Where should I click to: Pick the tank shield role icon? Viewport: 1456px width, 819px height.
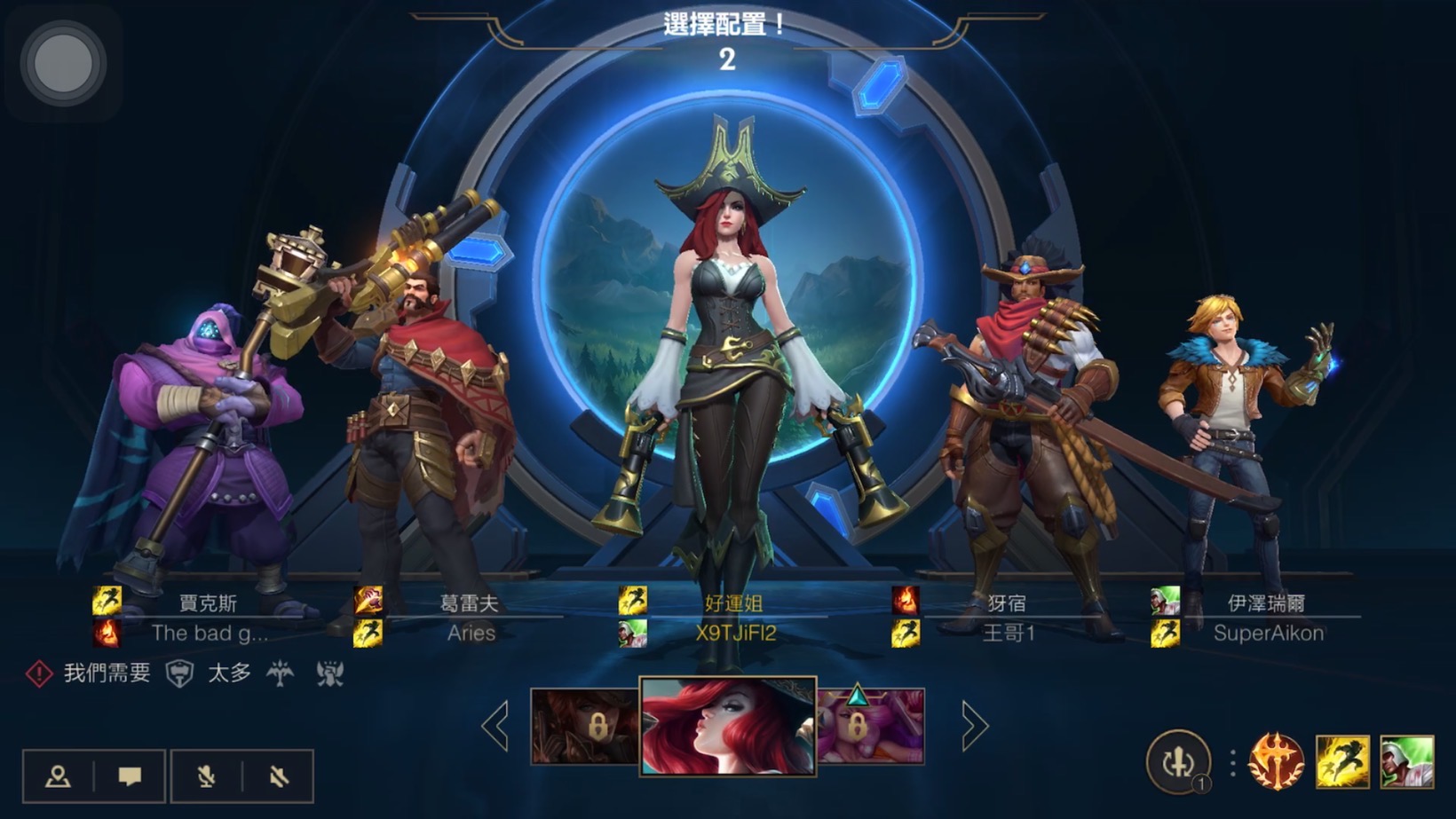point(180,674)
